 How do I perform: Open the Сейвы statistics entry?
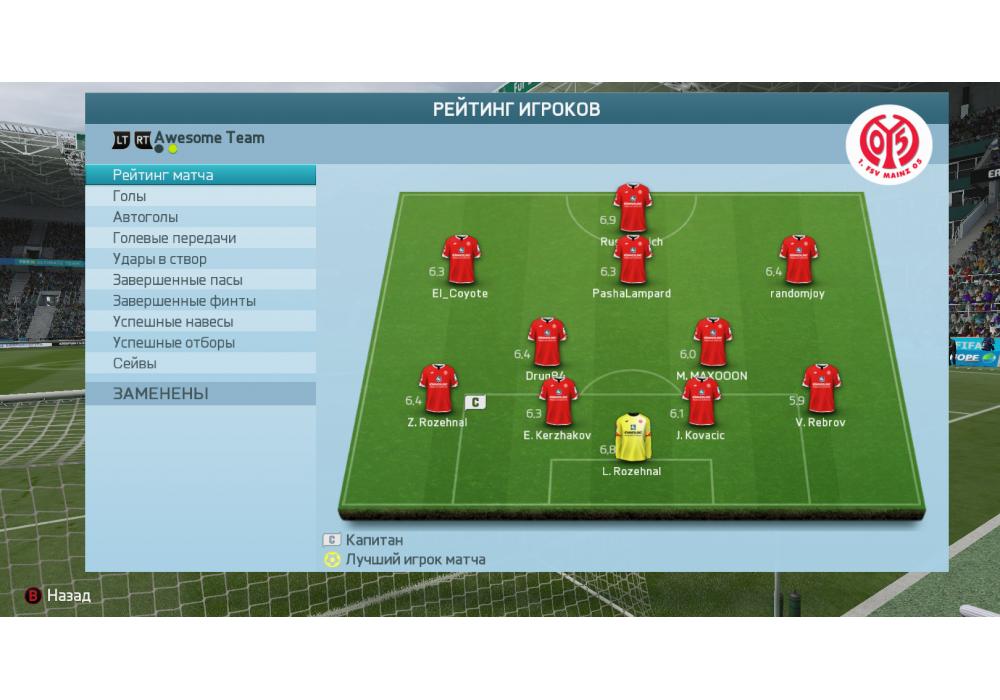[x=200, y=364]
